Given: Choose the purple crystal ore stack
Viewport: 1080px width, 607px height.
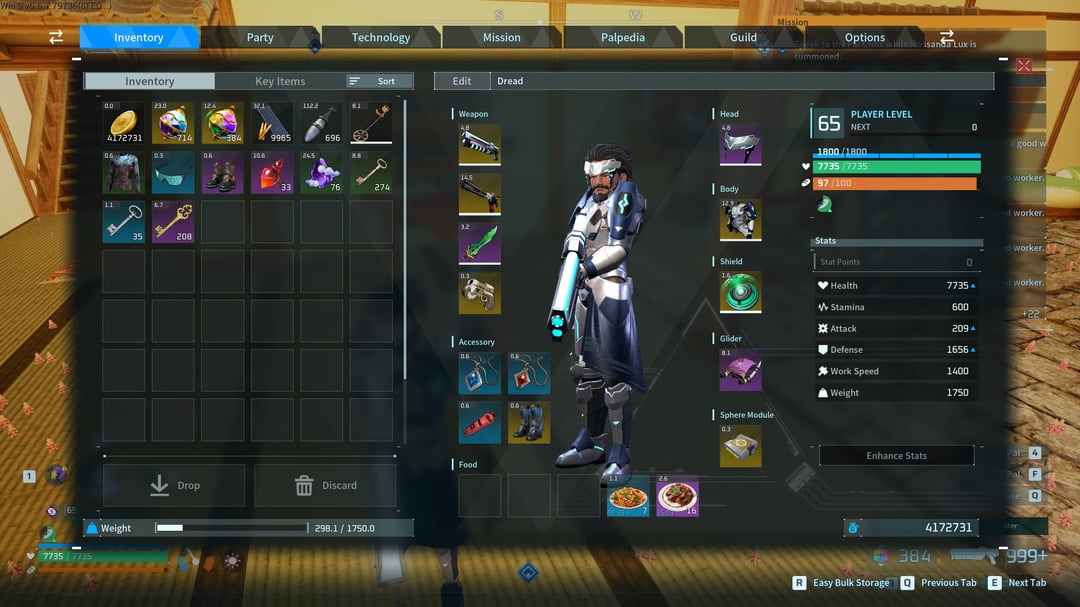Looking at the screenshot, I should 322,172.
